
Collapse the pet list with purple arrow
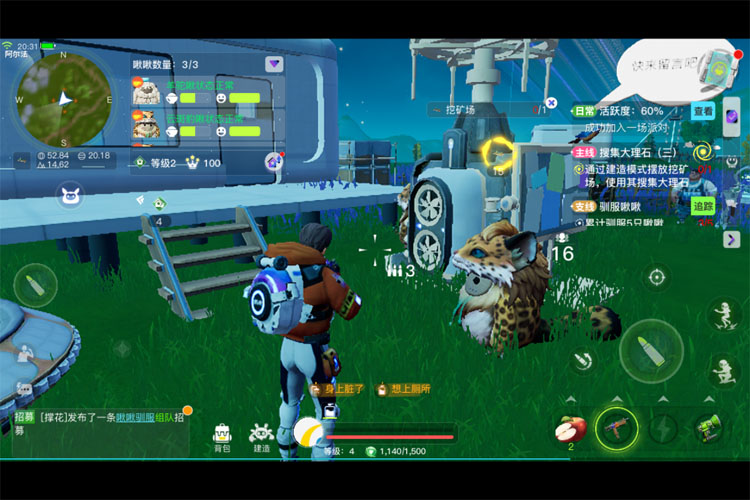click(273, 64)
